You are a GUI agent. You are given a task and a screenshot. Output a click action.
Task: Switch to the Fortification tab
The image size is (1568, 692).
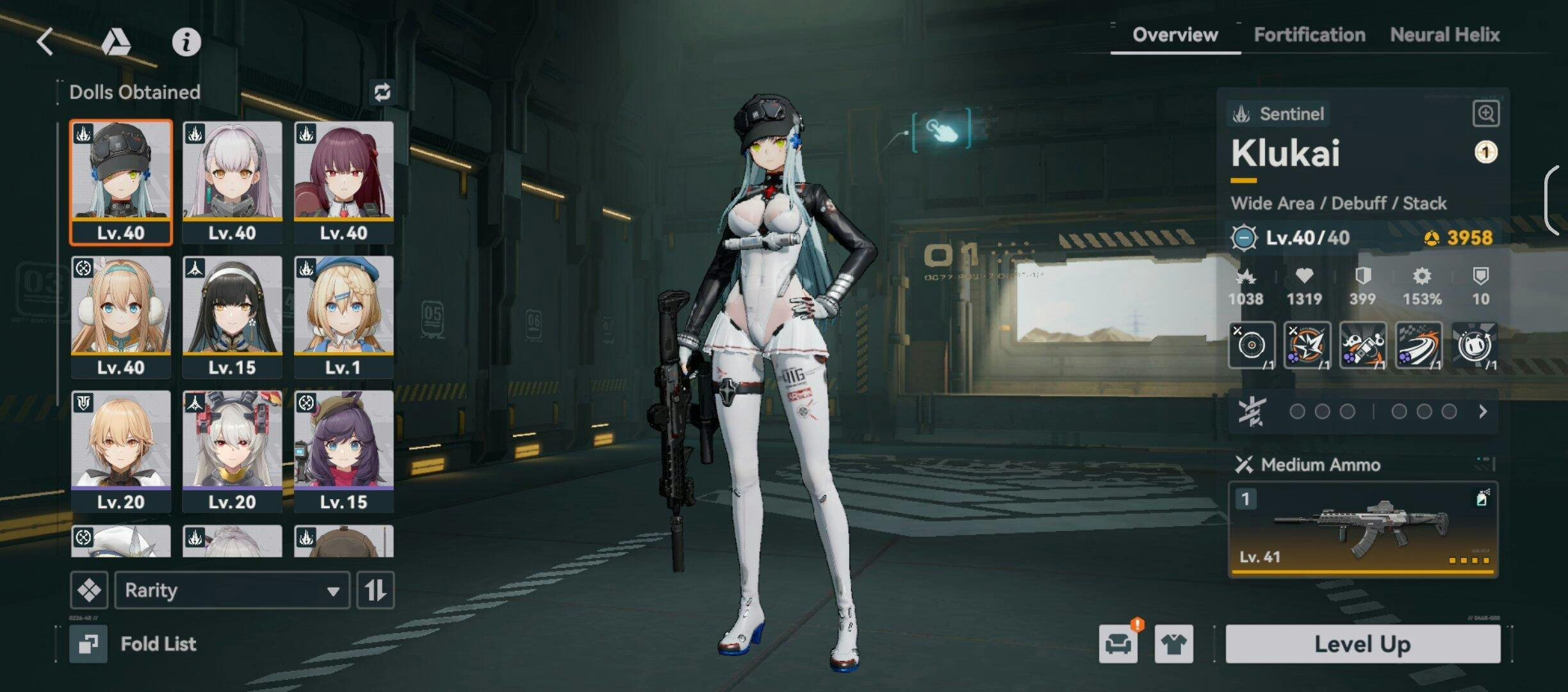(x=1309, y=35)
